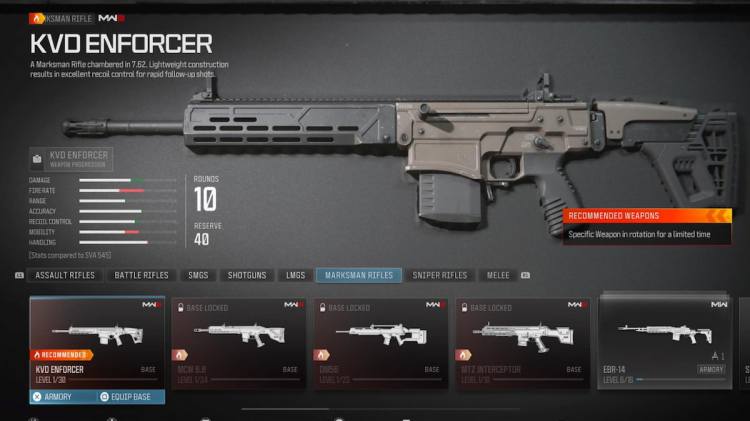Switch to the Assault Rifles tab
Screen dimensions: 750x421
tap(65, 275)
